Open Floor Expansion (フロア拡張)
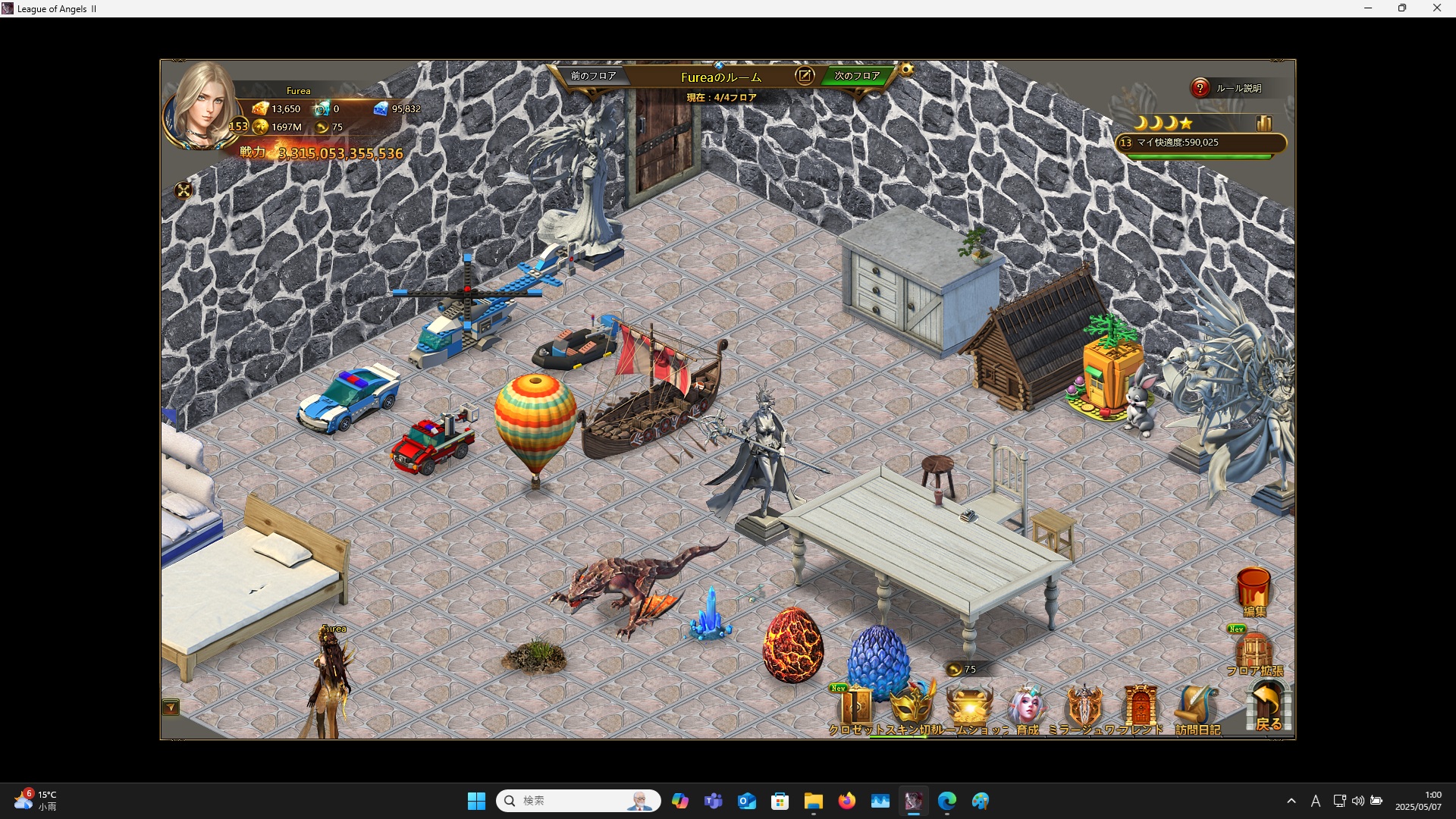 1254,652
